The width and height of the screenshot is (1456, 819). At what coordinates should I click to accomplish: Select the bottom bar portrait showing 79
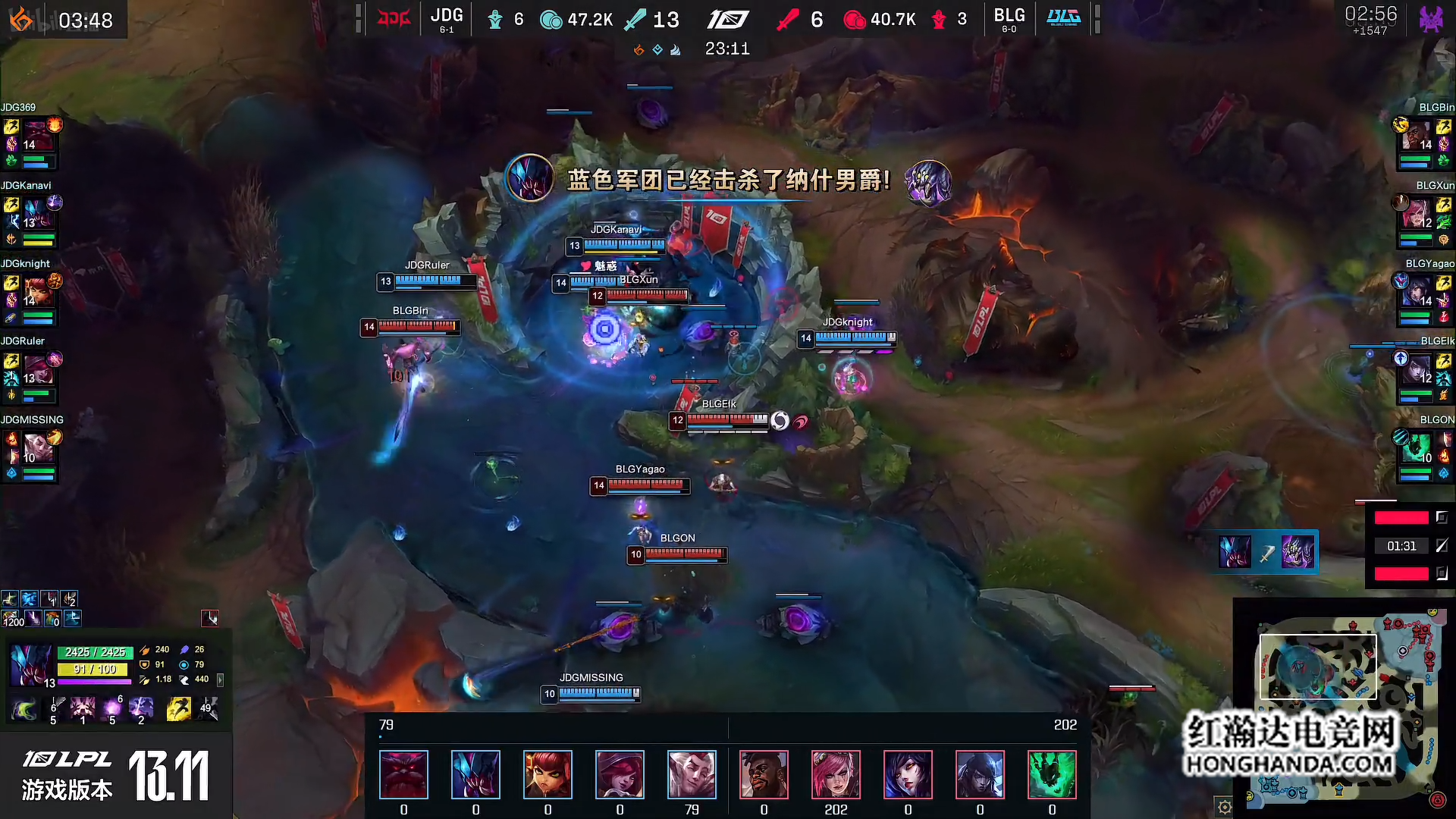pos(692,774)
